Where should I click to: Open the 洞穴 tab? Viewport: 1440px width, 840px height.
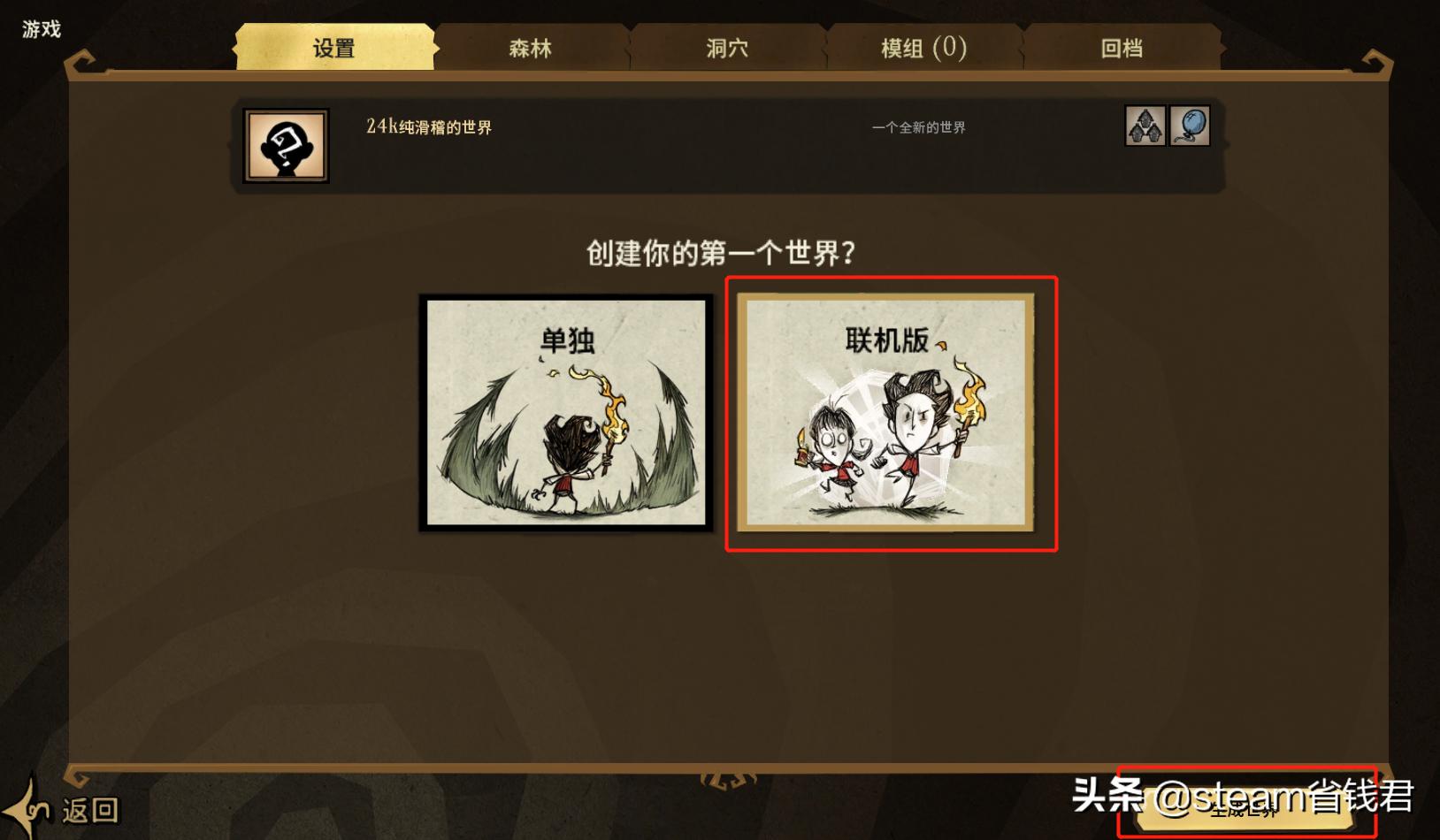727,50
